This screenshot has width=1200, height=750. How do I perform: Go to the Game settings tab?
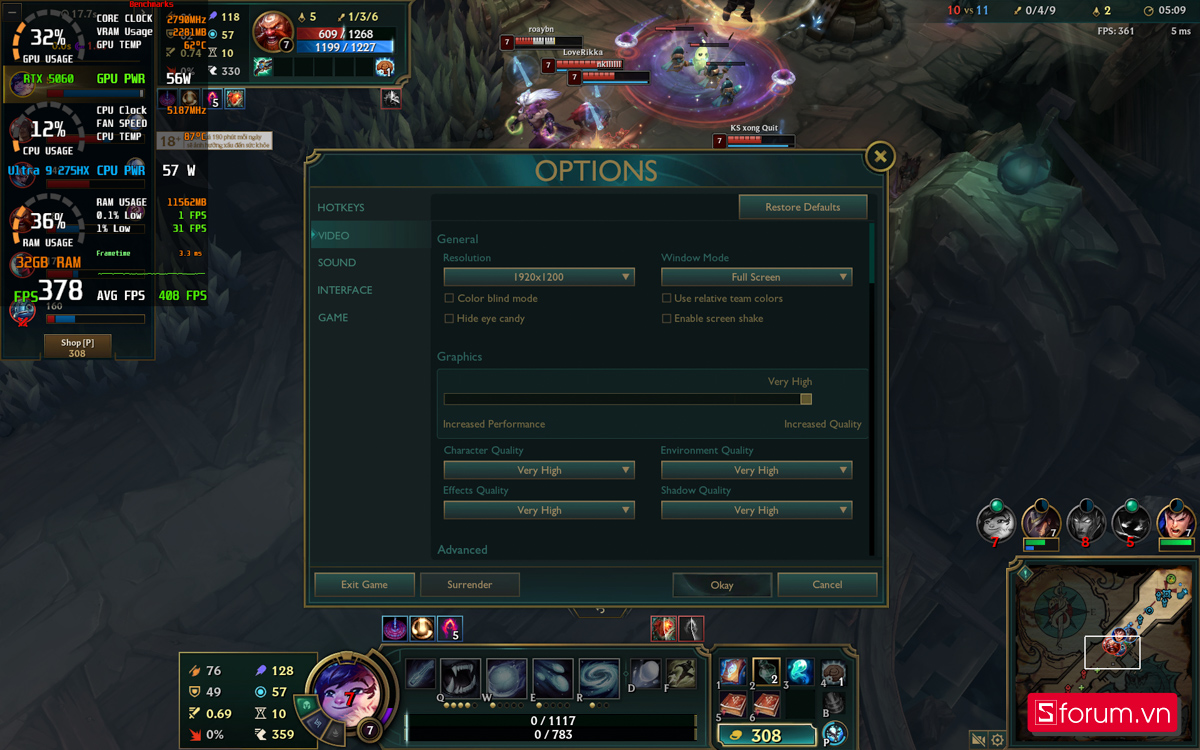333,318
